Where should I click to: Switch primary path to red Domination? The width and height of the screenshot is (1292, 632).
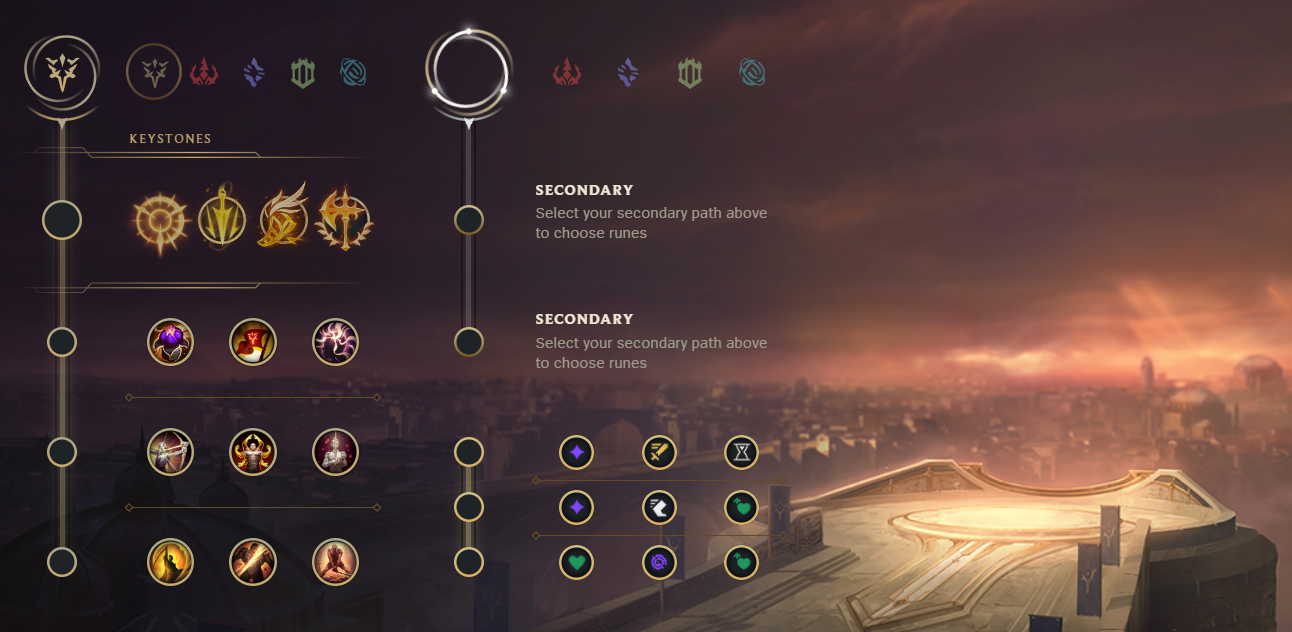click(204, 72)
